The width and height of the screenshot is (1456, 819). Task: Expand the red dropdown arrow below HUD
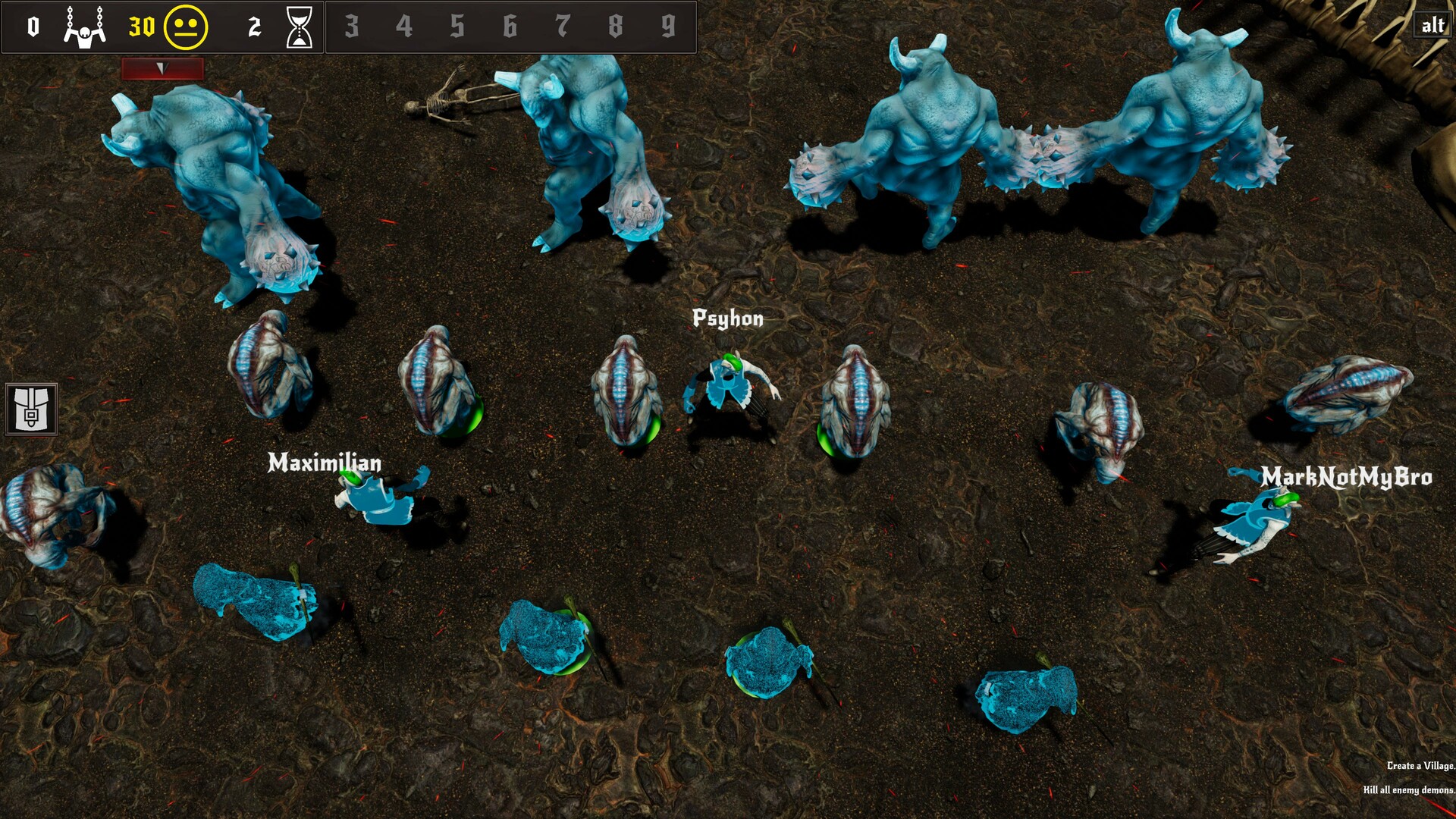pyautogui.click(x=161, y=68)
